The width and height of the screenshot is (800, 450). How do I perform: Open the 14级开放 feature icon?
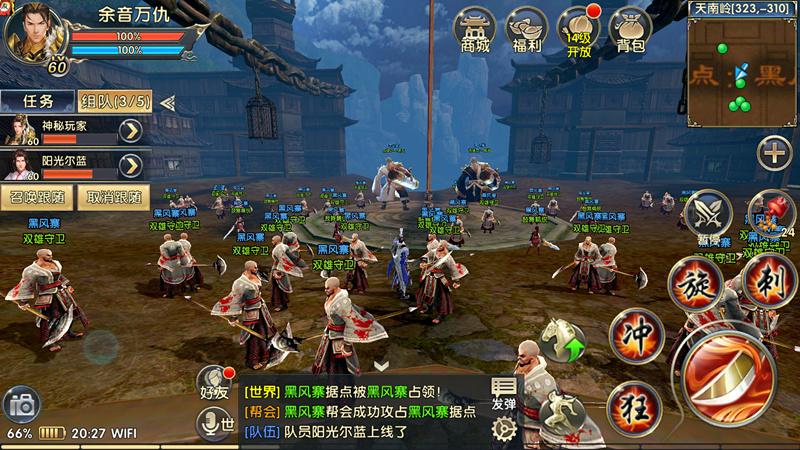580,30
